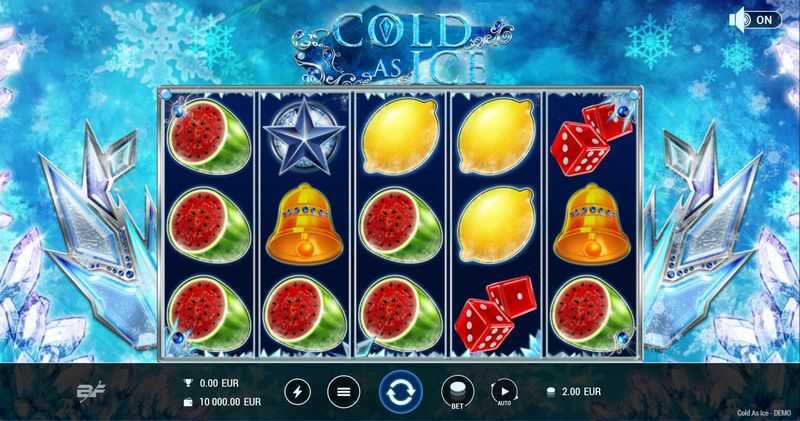Spin the reels with the circular arrows button
The image size is (800, 421).
pos(400,391)
